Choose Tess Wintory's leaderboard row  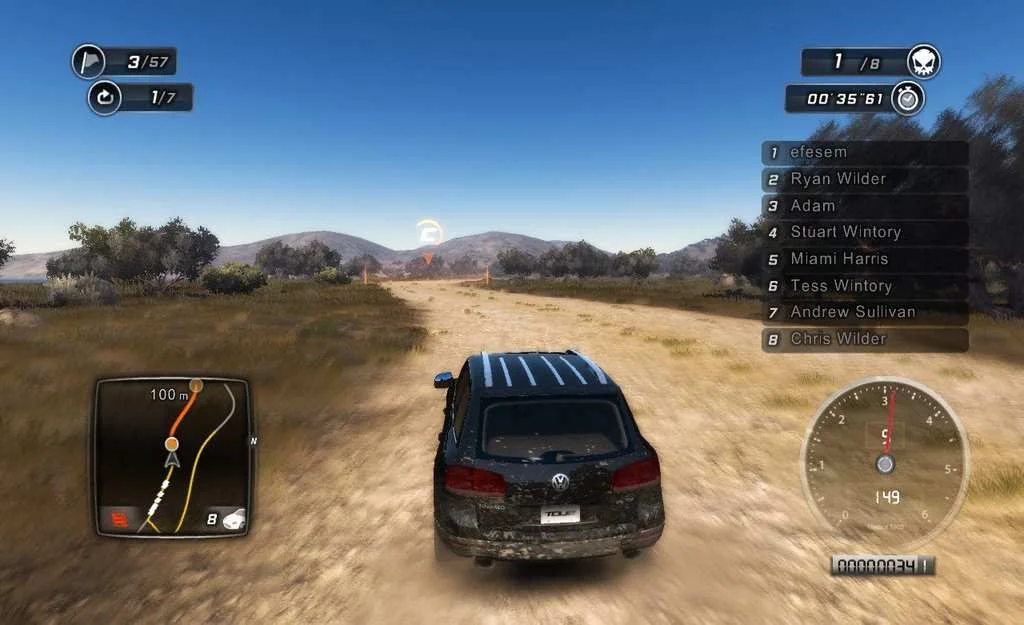click(x=865, y=286)
